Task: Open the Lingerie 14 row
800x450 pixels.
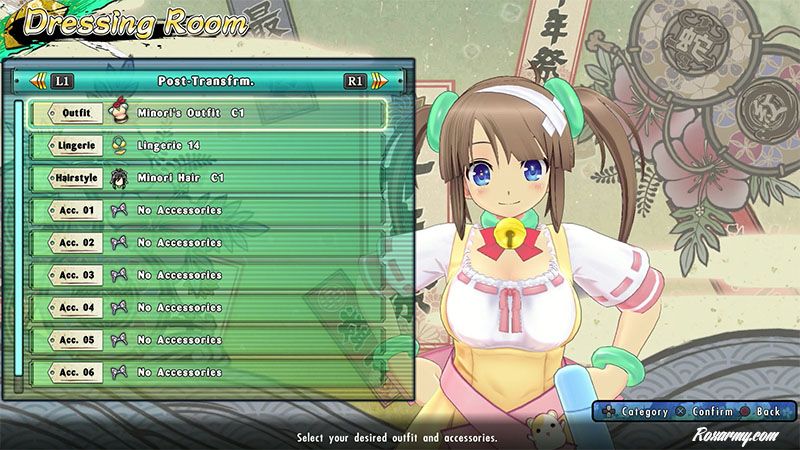Action: (x=205, y=146)
